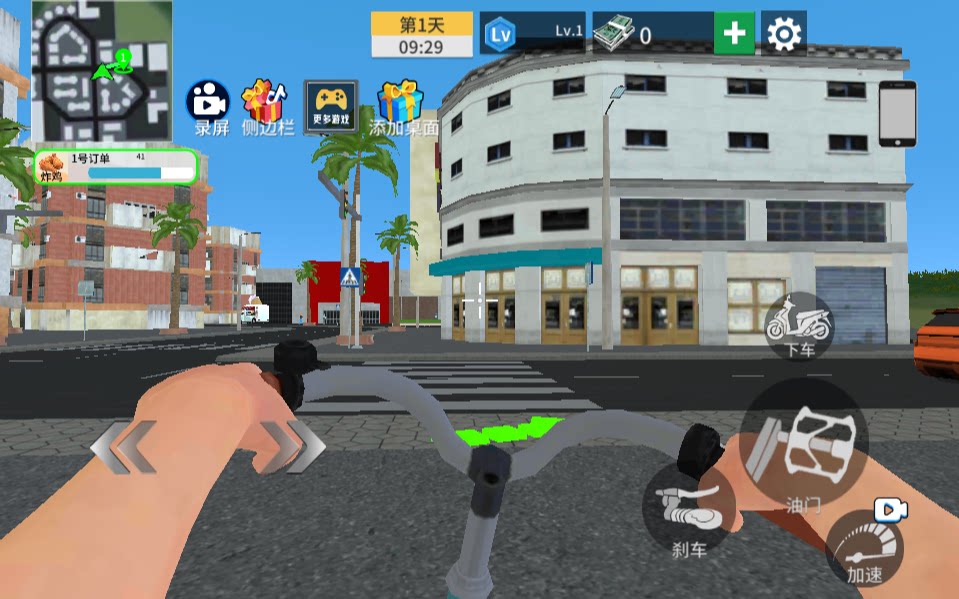Open the minimap in the corner
This screenshot has height=599, width=959.
coord(101,71)
